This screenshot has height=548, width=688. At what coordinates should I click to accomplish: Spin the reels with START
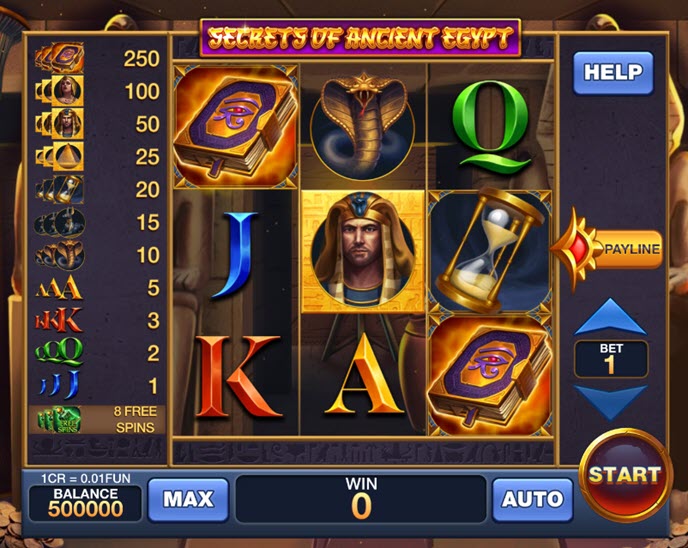click(x=624, y=474)
